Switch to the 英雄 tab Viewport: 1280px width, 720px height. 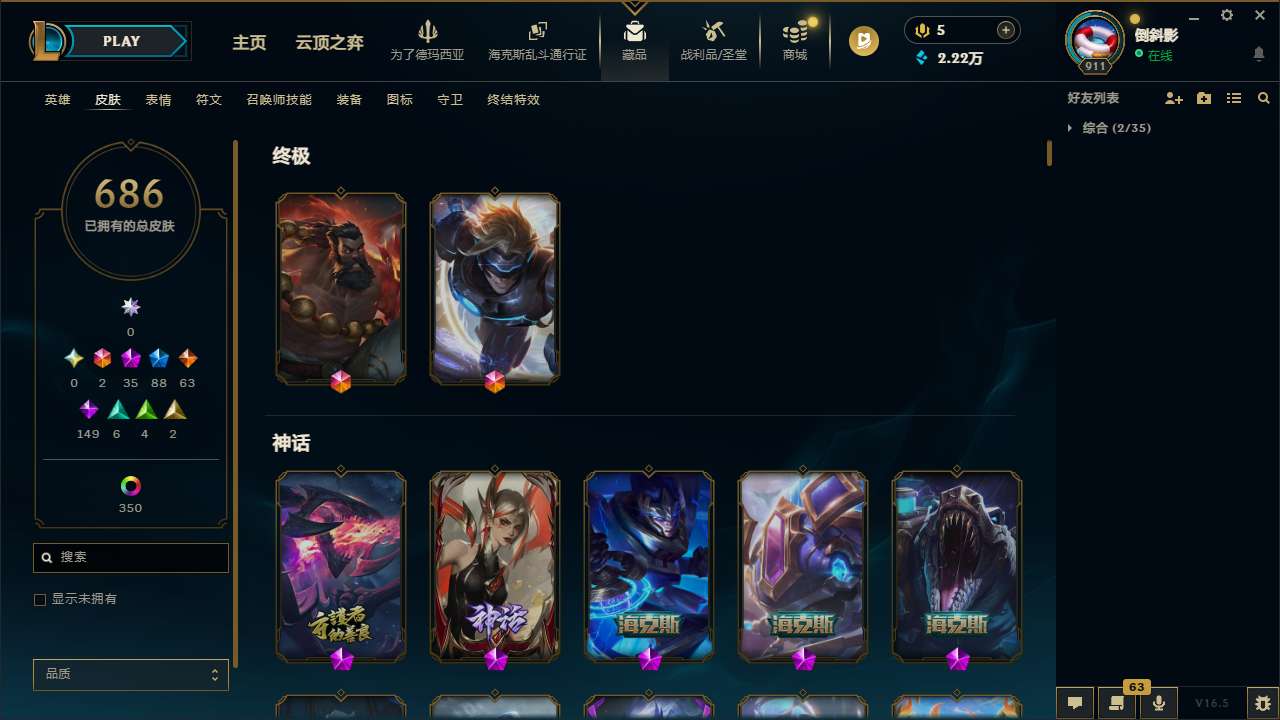pos(57,100)
